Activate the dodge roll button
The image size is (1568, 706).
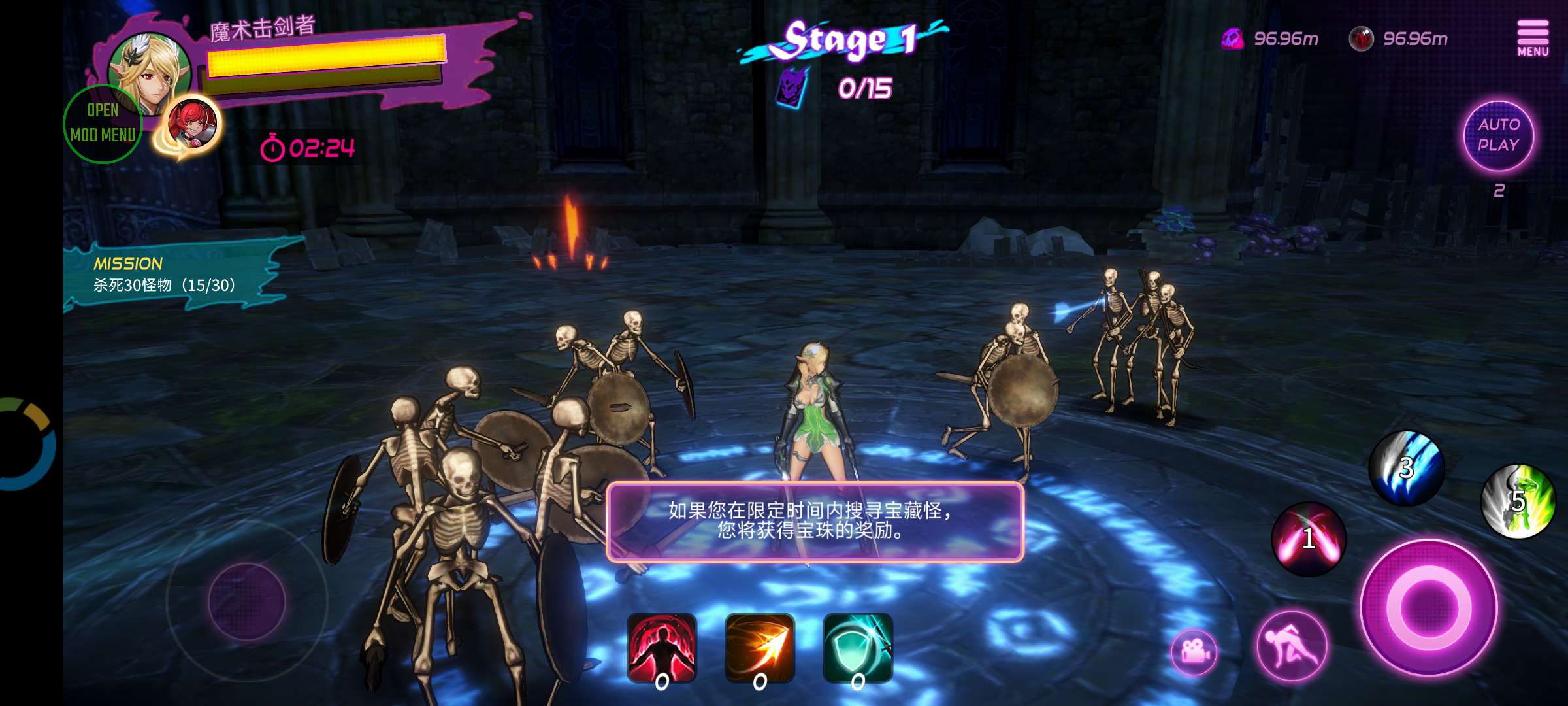point(1292,646)
